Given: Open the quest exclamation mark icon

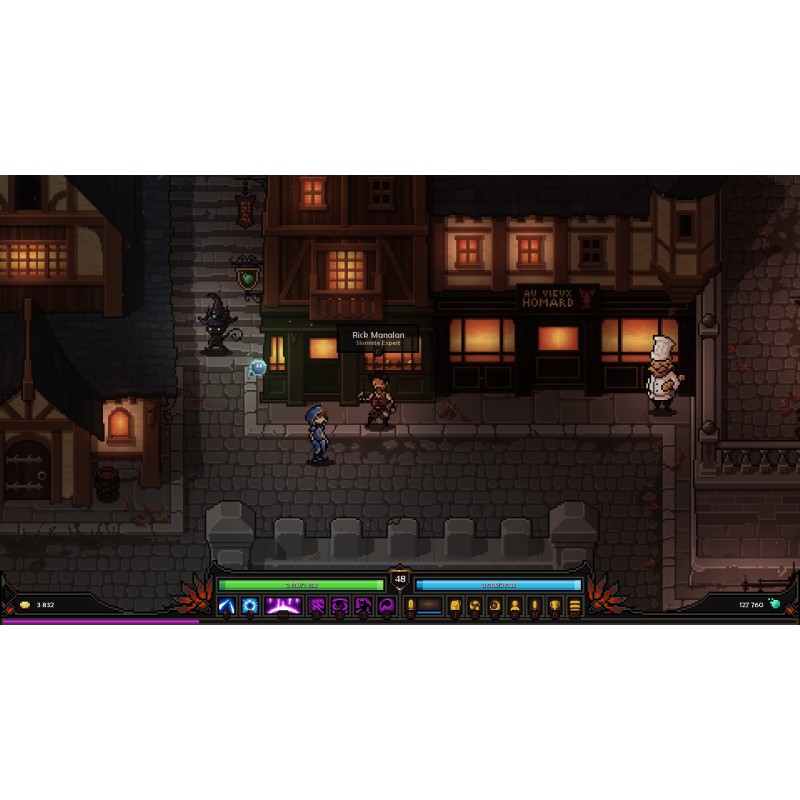Looking at the screenshot, I should point(534,606).
